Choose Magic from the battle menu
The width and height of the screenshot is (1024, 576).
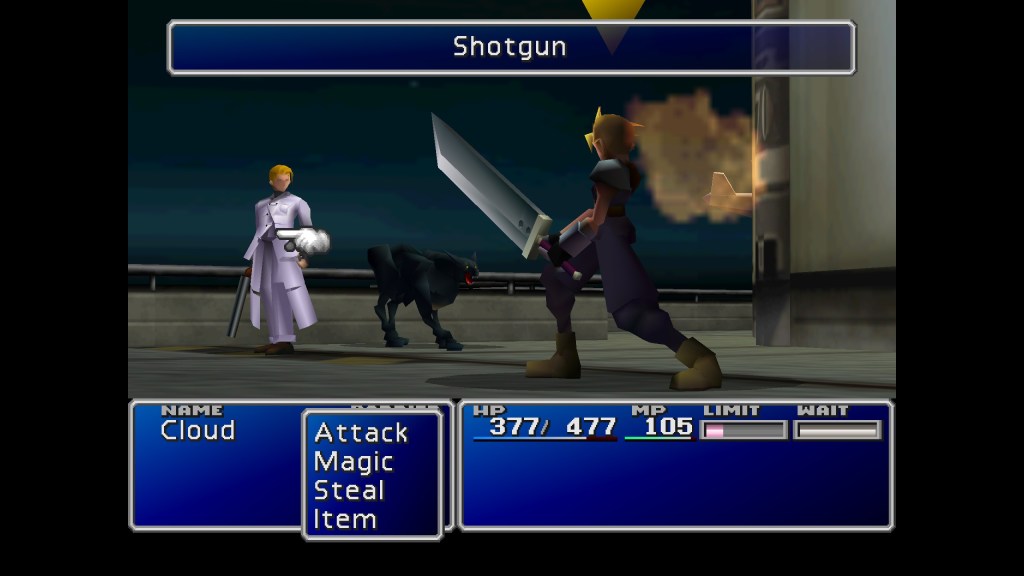[353, 462]
